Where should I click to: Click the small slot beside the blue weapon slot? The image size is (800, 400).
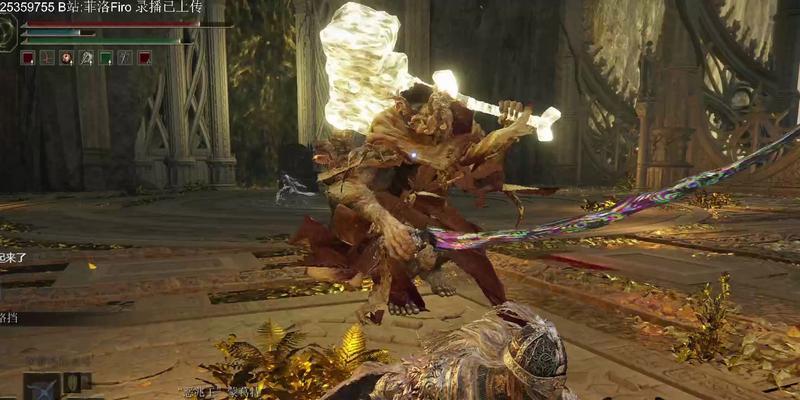point(74,382)
